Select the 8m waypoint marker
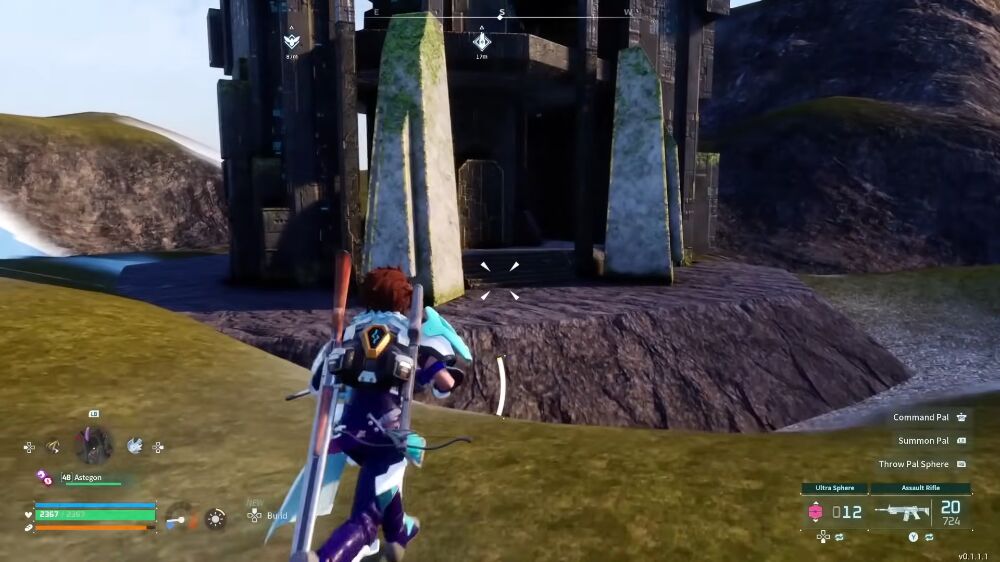Screen dimensions: 1000x562 pyautogui.click(x=291, y=42)
